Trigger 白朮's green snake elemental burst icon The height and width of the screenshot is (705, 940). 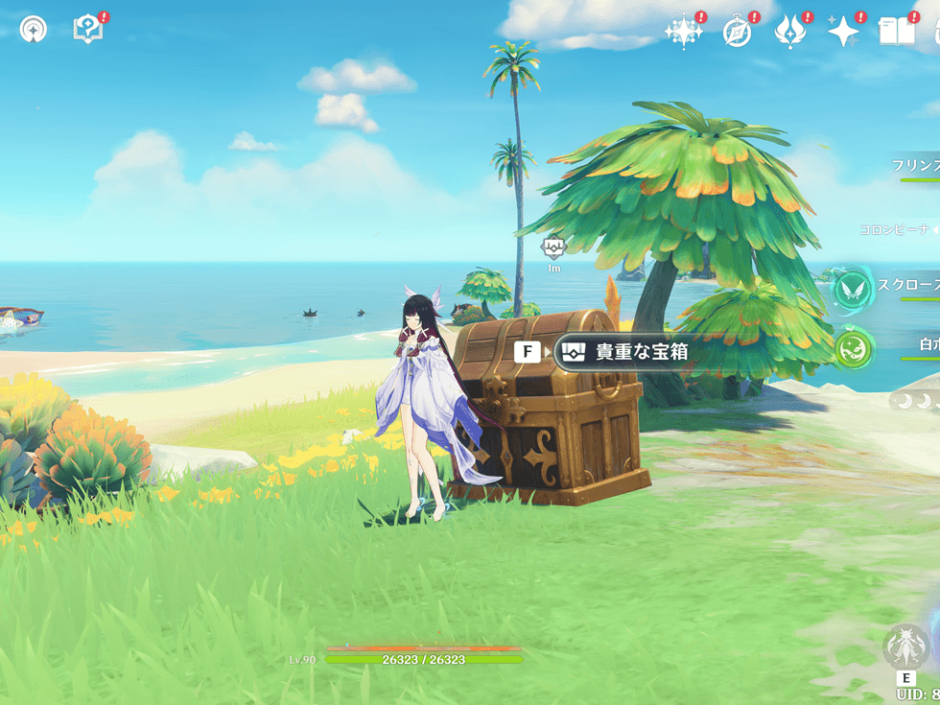point(853,350)
